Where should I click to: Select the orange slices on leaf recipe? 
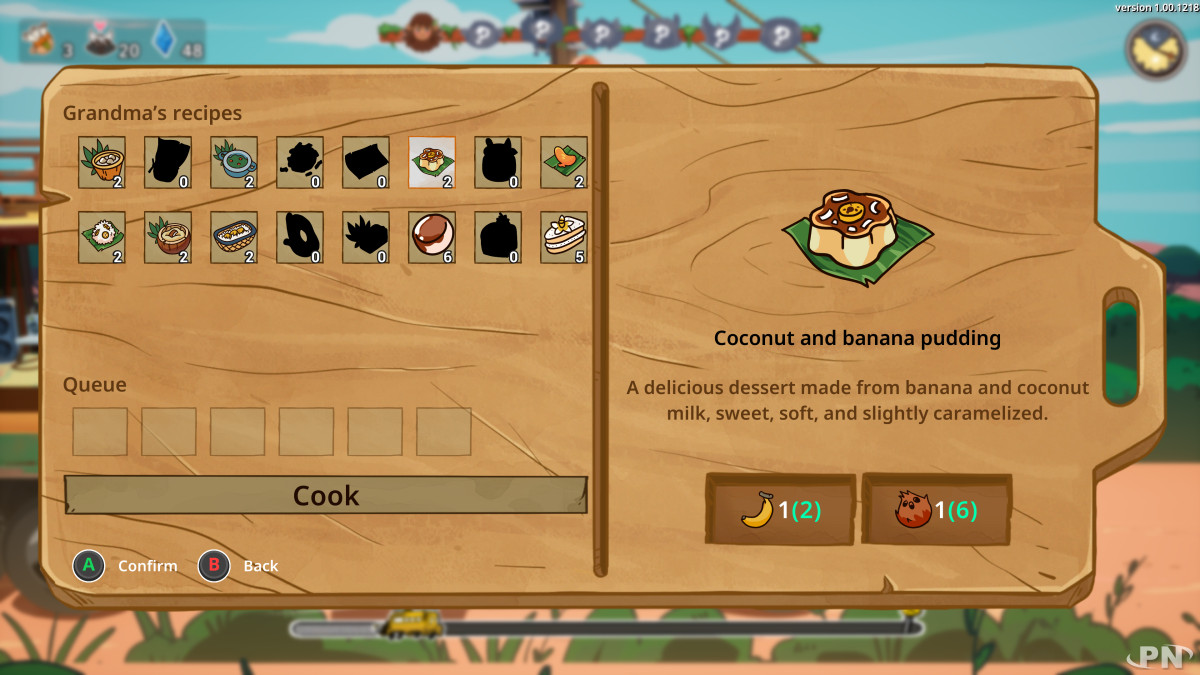coord(564,162)
